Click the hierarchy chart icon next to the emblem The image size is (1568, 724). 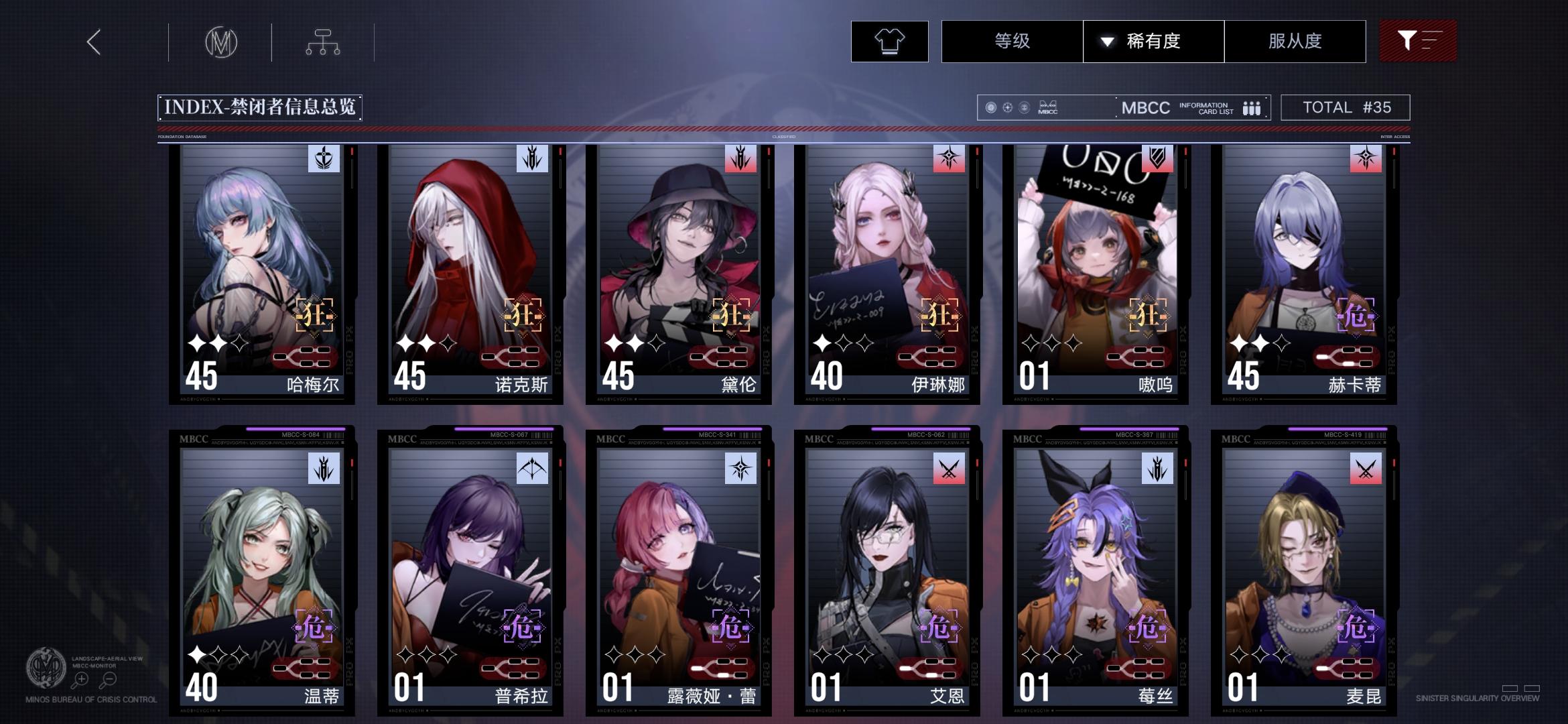324,42
